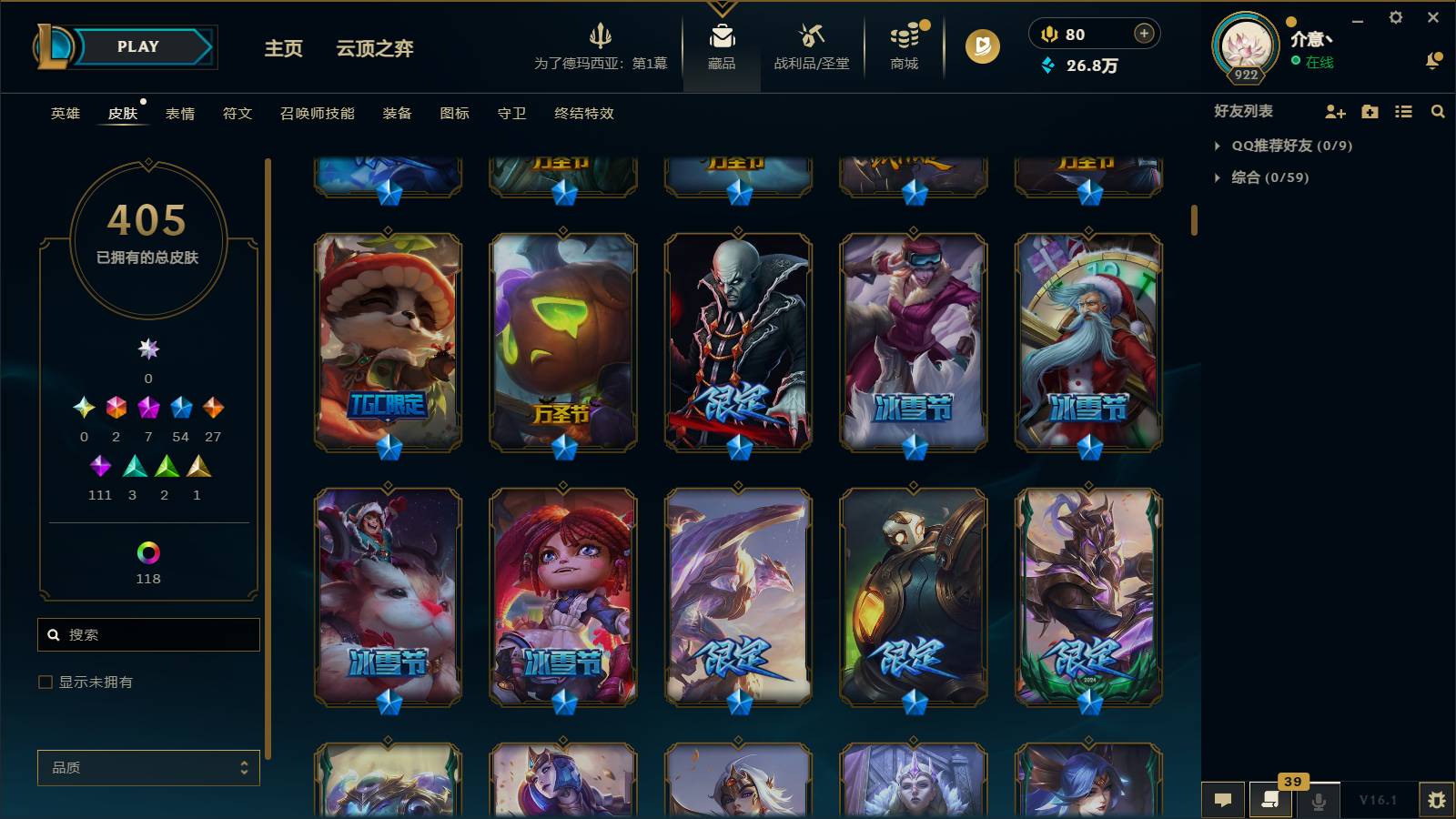Image resolution: width=1456 pixels, height=819 pixels.
Task: Open the 品质 quality sort dropdown
Action: [x=148, y=768]
